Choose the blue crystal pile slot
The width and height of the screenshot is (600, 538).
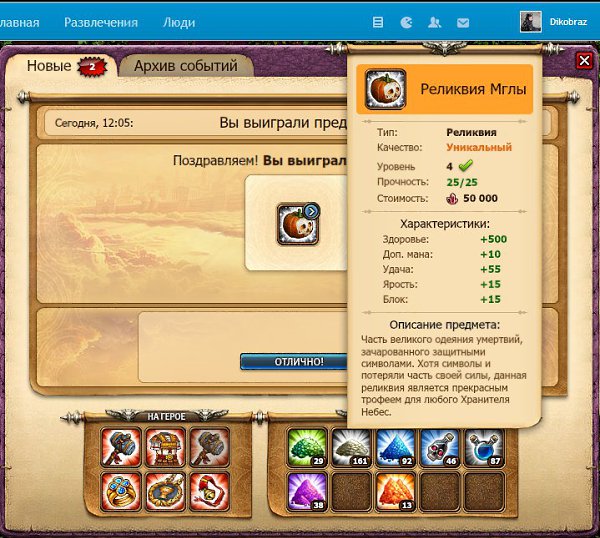click(395, 447)
